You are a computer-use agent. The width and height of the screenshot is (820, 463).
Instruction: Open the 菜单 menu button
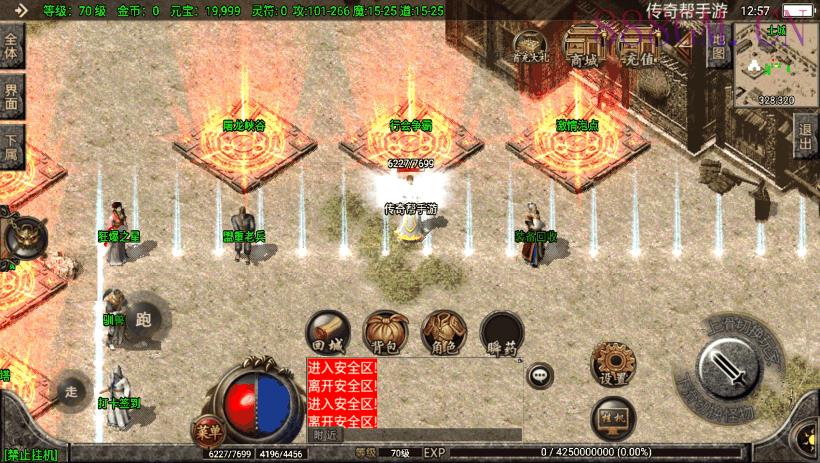coord(208,431)
